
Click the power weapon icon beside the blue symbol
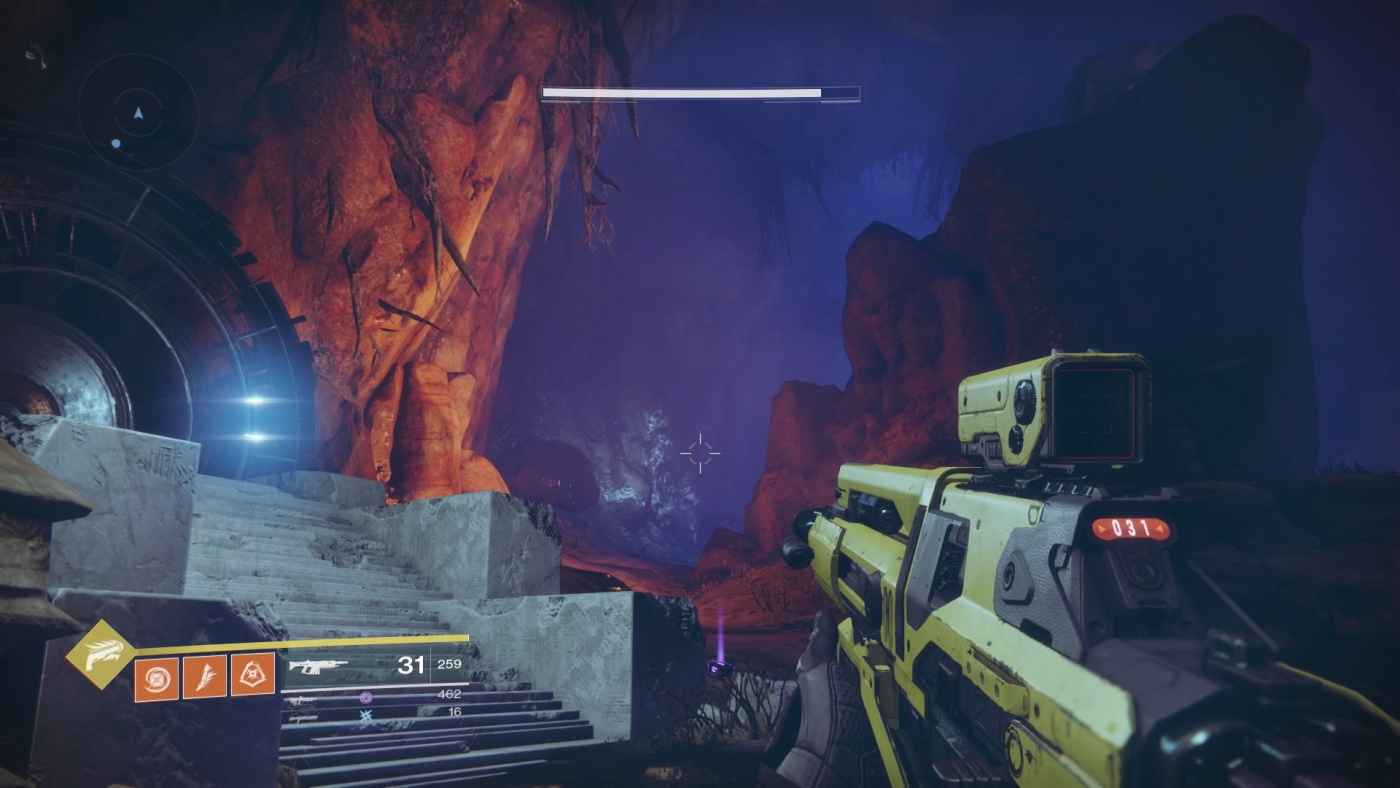click(x=302, y=718)
